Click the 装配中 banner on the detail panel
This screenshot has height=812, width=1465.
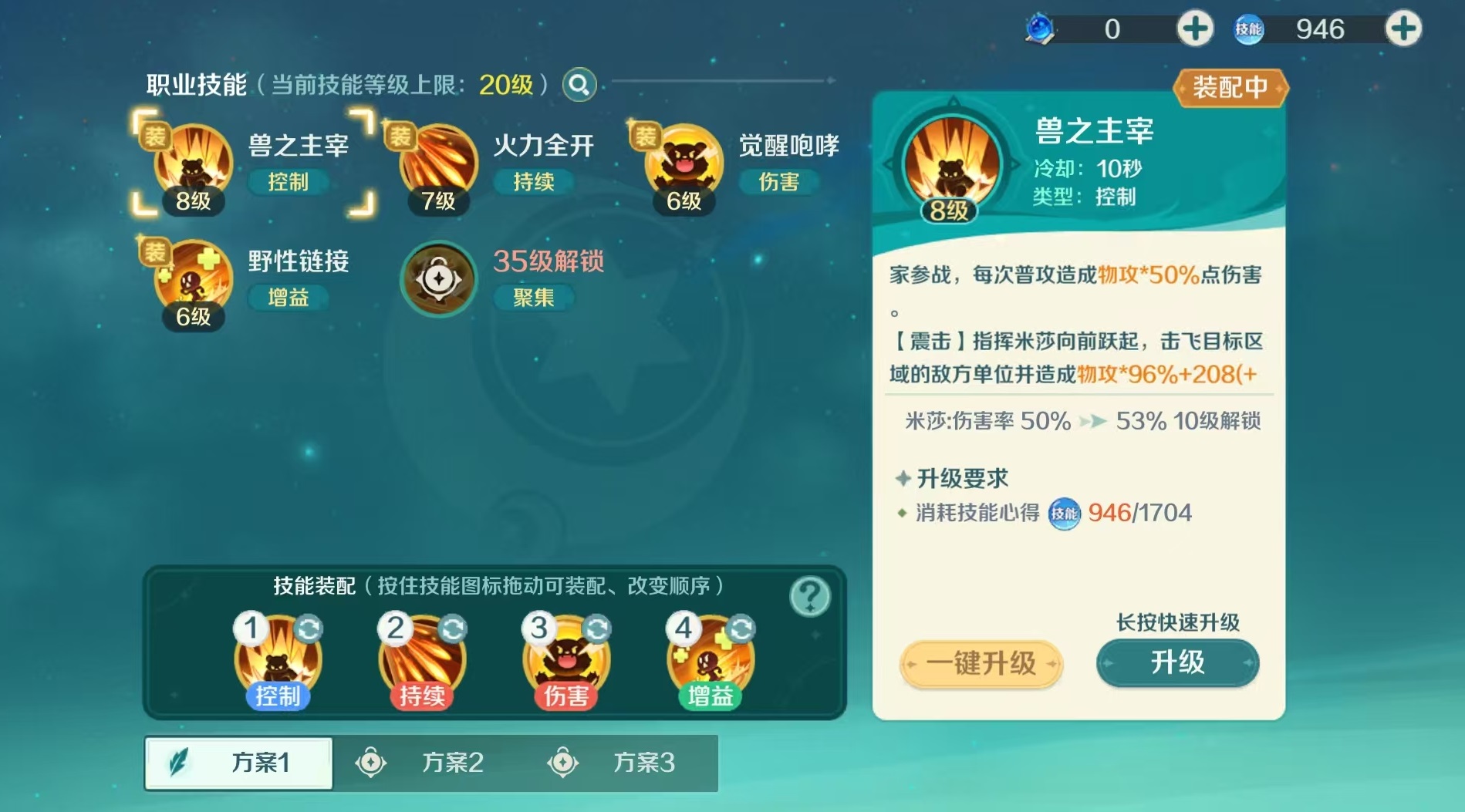(x=1231, y=88)
